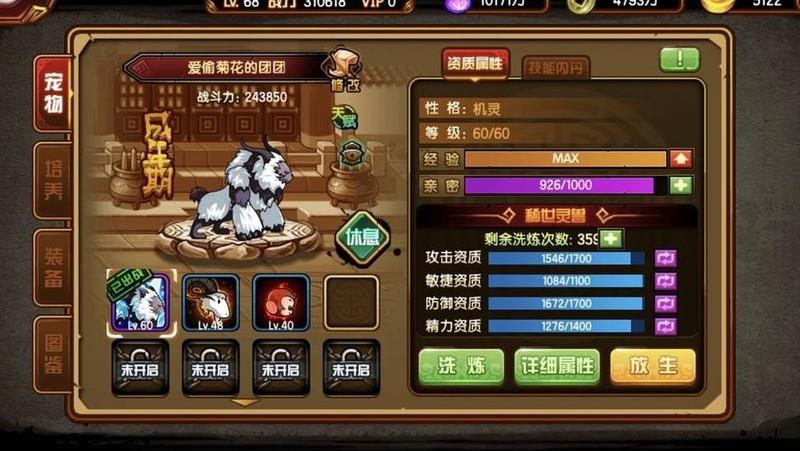The height and width of the screenshot is (451, 800).
Task: Show the 图鉴 side tab
Action: pos(52,353)
